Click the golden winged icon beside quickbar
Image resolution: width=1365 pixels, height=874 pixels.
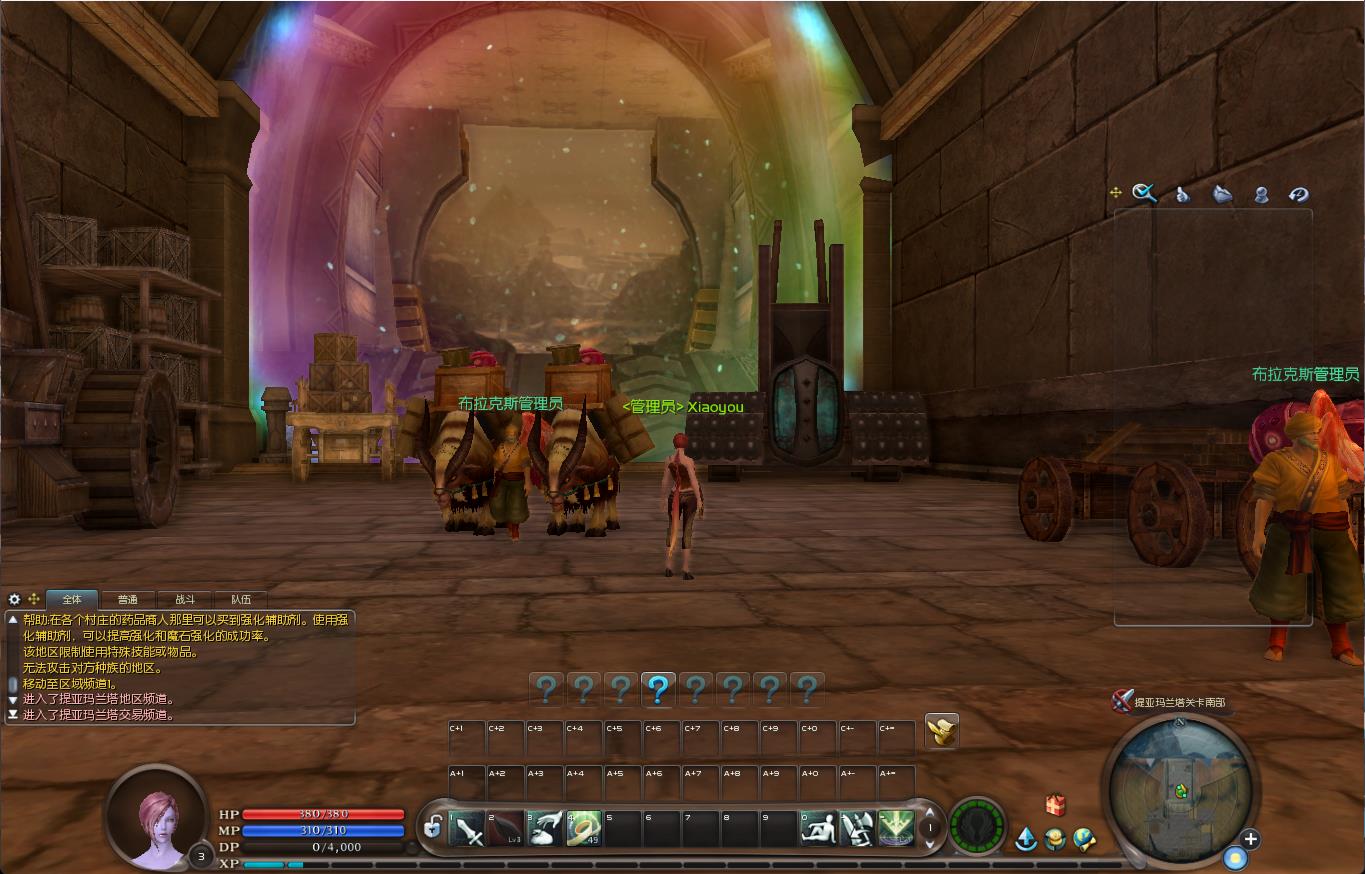click(x=941, y=732)
